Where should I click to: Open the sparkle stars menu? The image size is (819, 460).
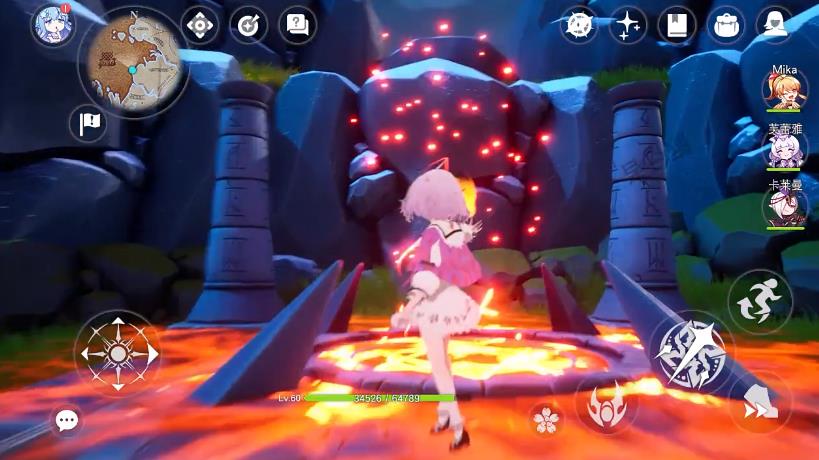[x=628, y=25]
